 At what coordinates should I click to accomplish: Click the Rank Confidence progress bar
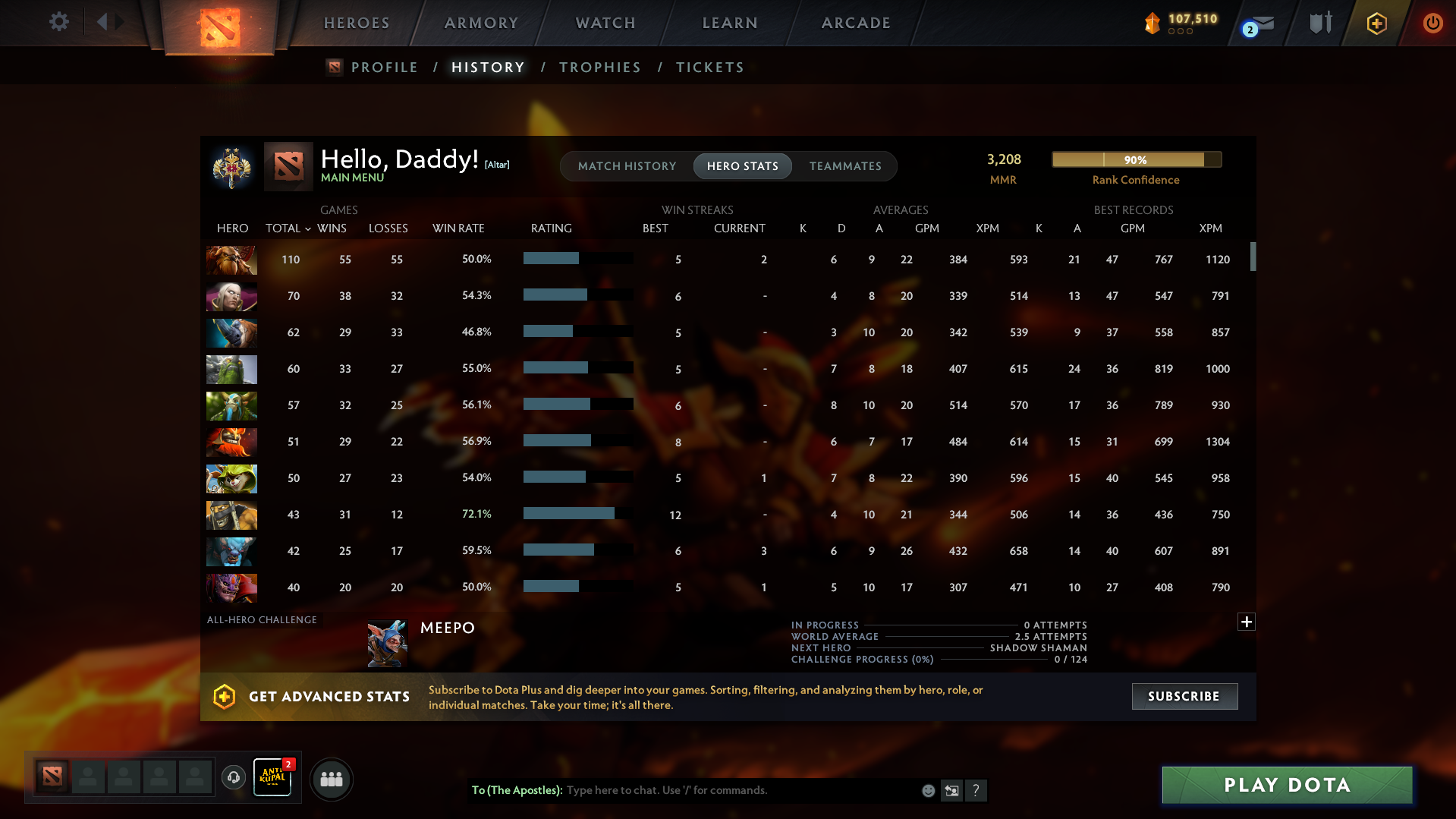[x=1136, y=159]
